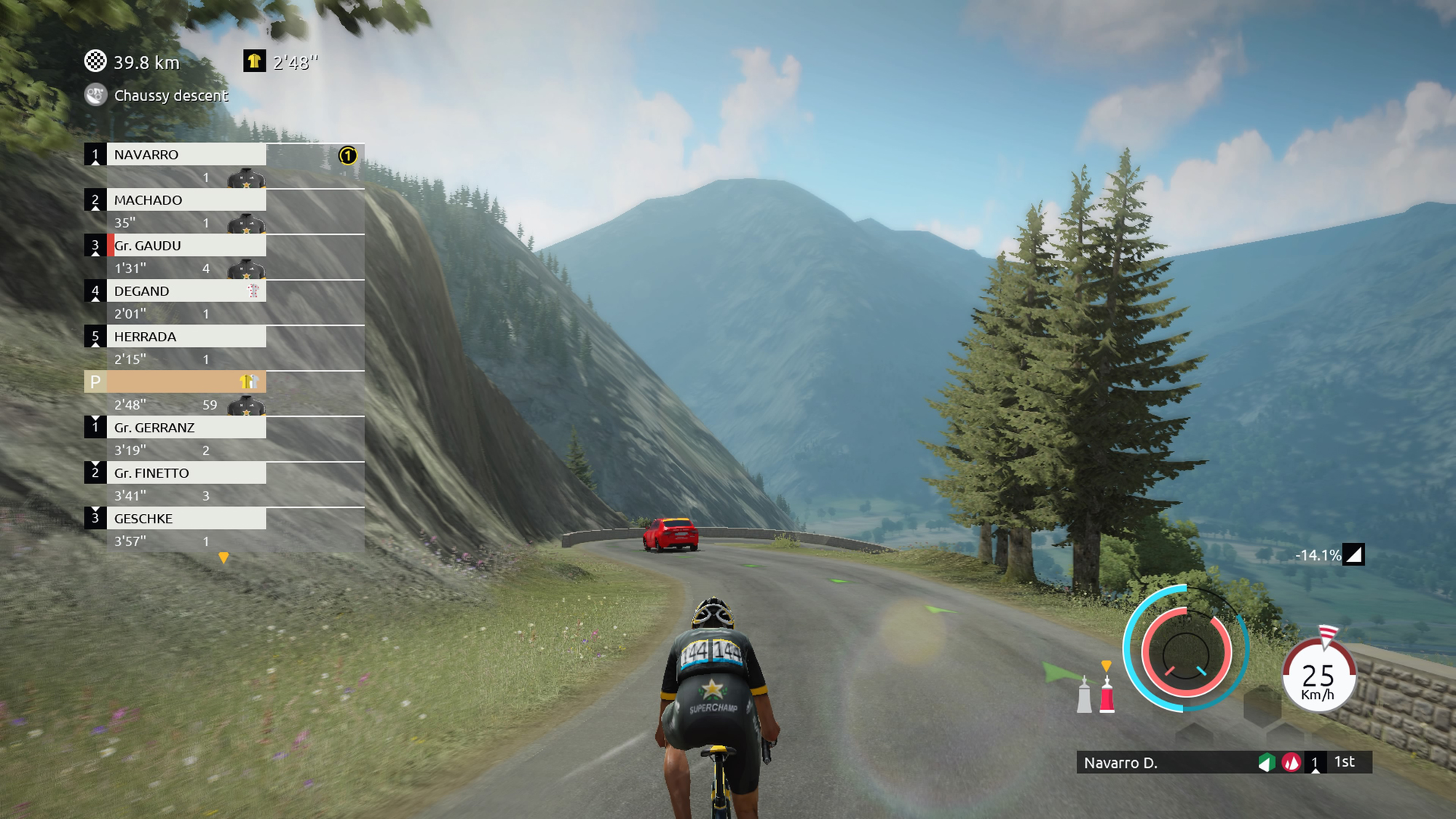The height and width of the screenshot is (819, 1456).
Task: Select GESCHKE in the standings list
Action: [x=186, y=518]
